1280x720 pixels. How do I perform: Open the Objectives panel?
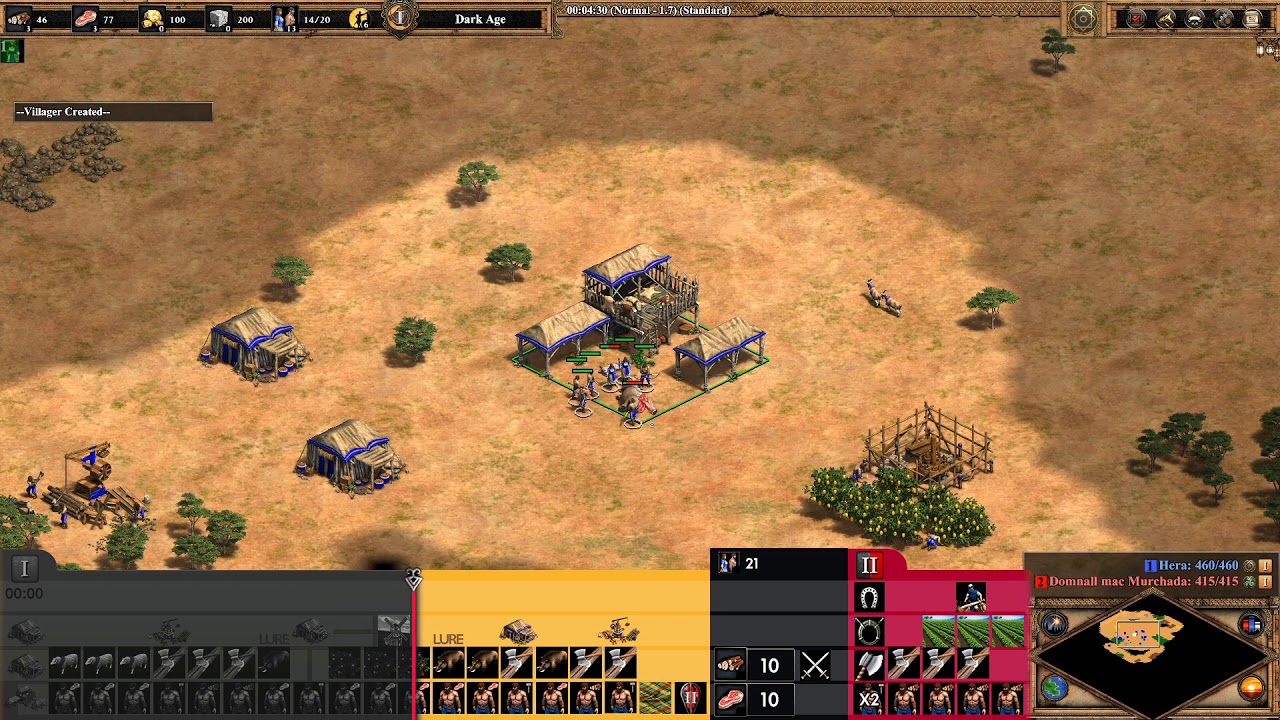pyautogui.click(x=1135, y=18)
